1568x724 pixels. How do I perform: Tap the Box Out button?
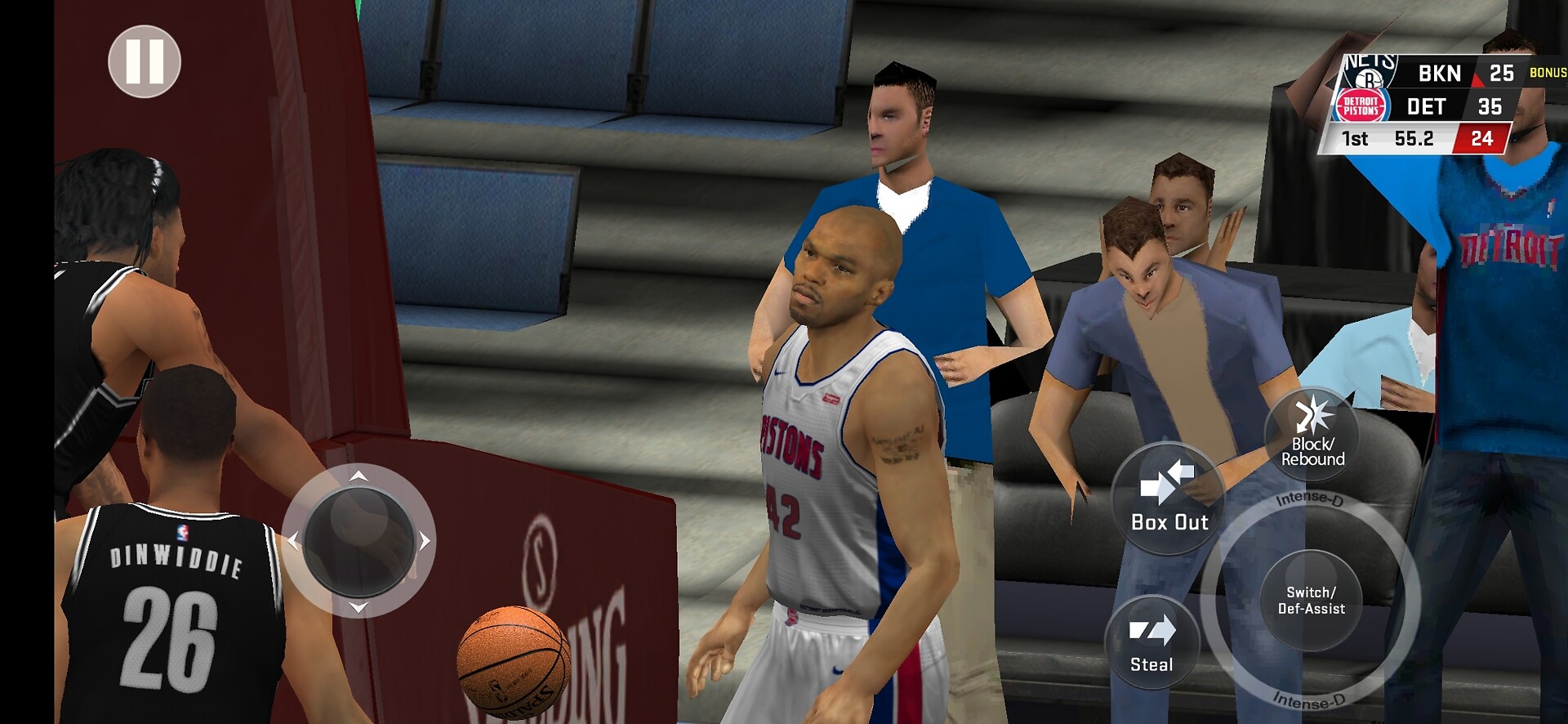click(x=1169, y=498)
